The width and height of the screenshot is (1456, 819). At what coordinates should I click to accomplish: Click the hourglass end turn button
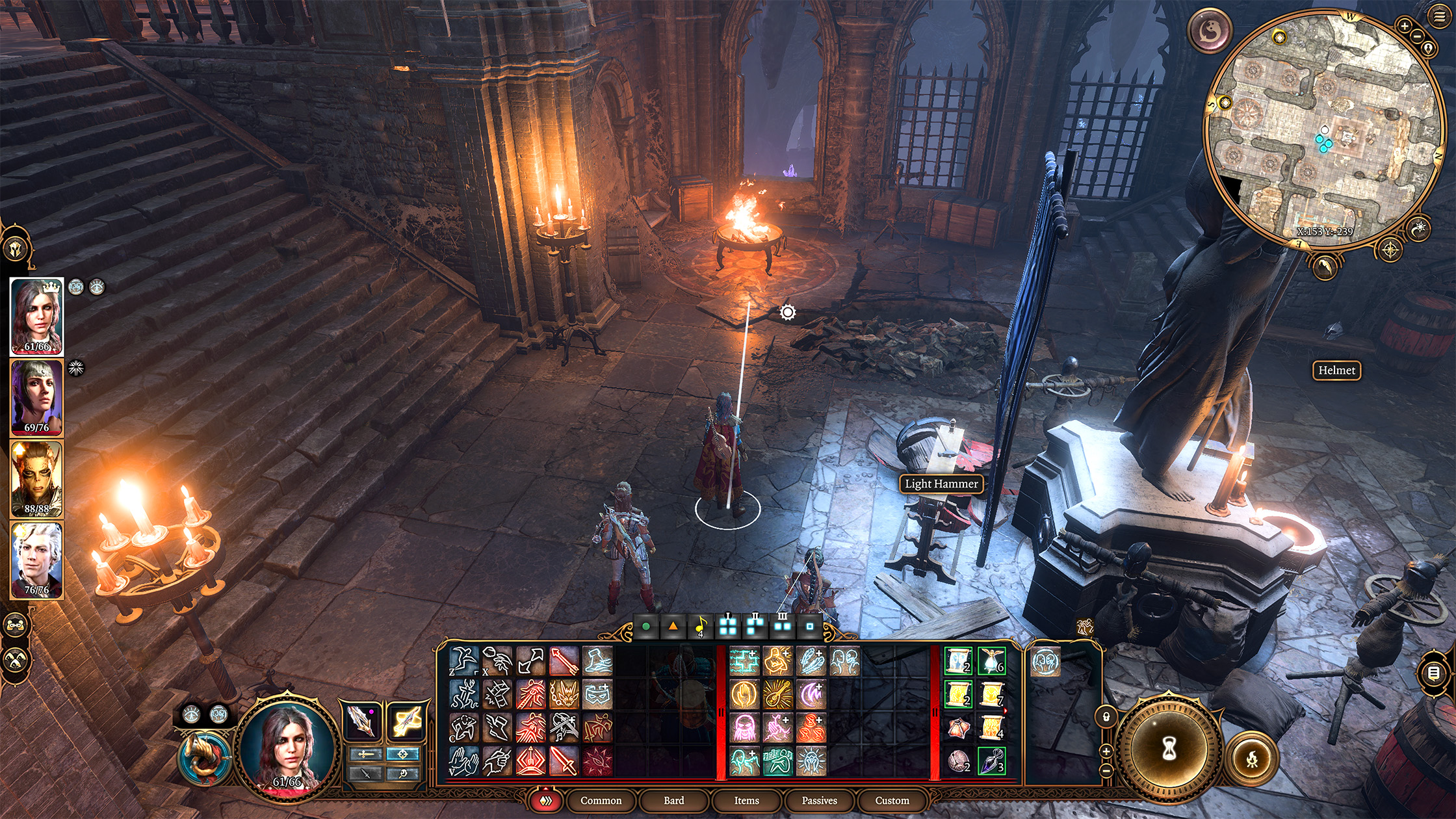coord(1169,749)
